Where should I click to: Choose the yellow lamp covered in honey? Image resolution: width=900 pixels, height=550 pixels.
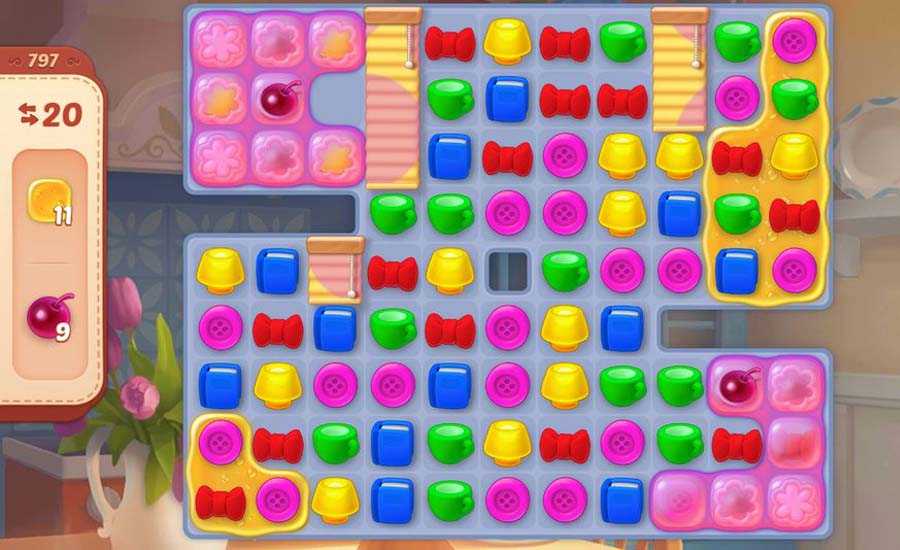(794, 154)
